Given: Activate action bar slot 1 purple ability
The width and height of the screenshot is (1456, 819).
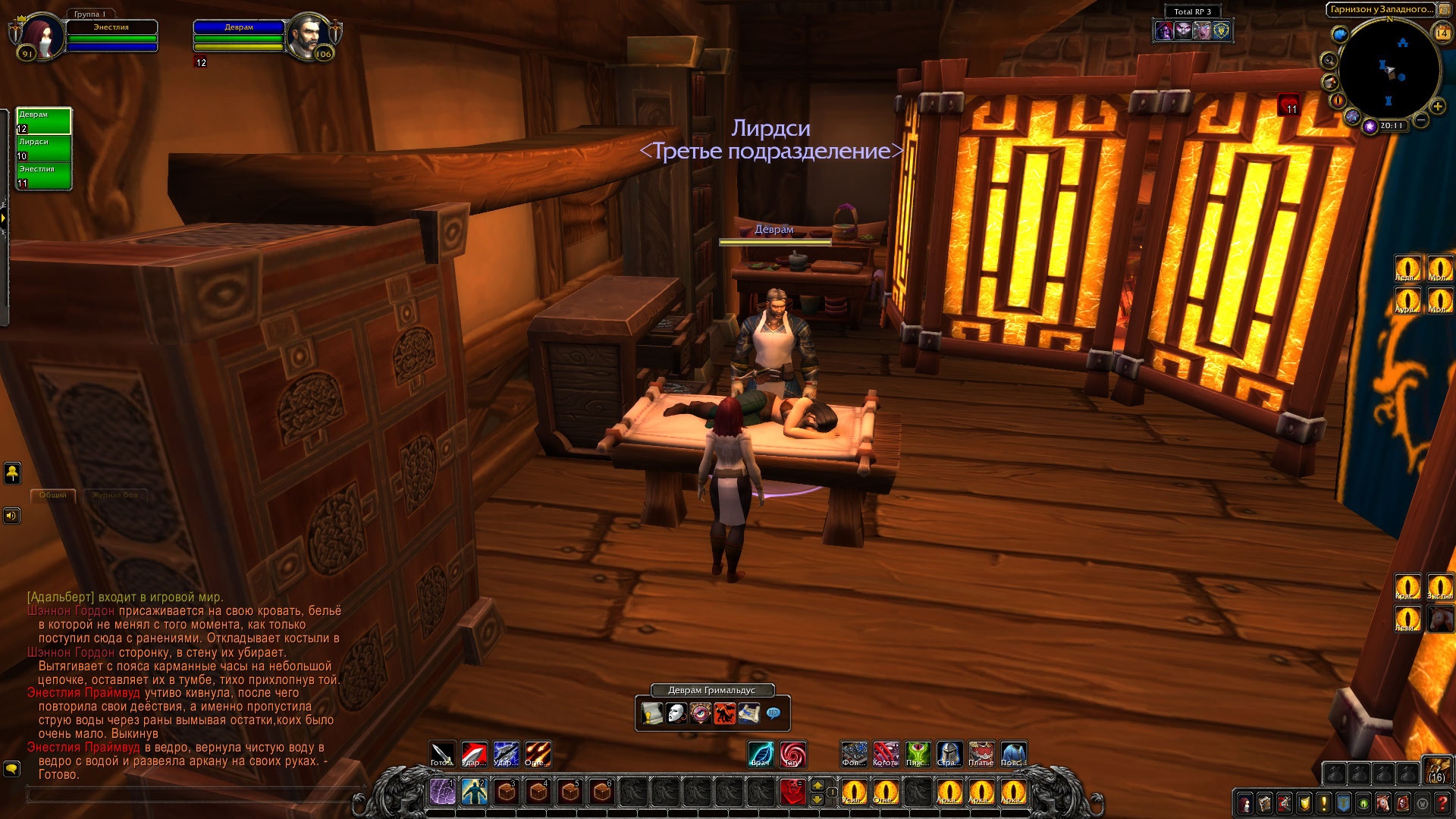Looking at the screenshot, I should 443,792.
